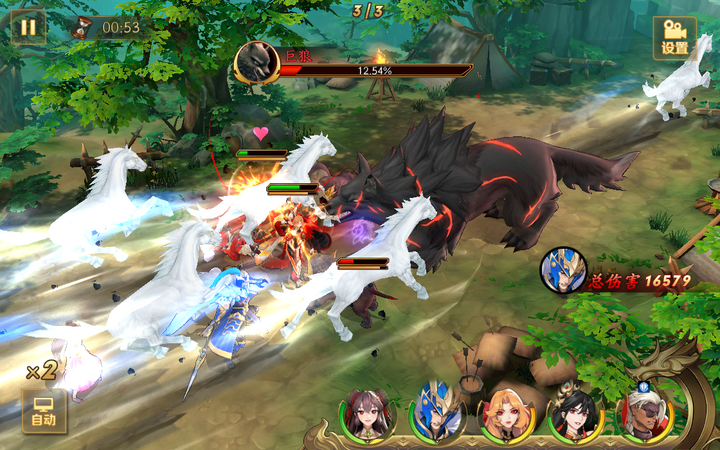The width and height of the screenshot is (720, 450).
Task: Toggle the 自动 auto-battle button
Action: 44,411
